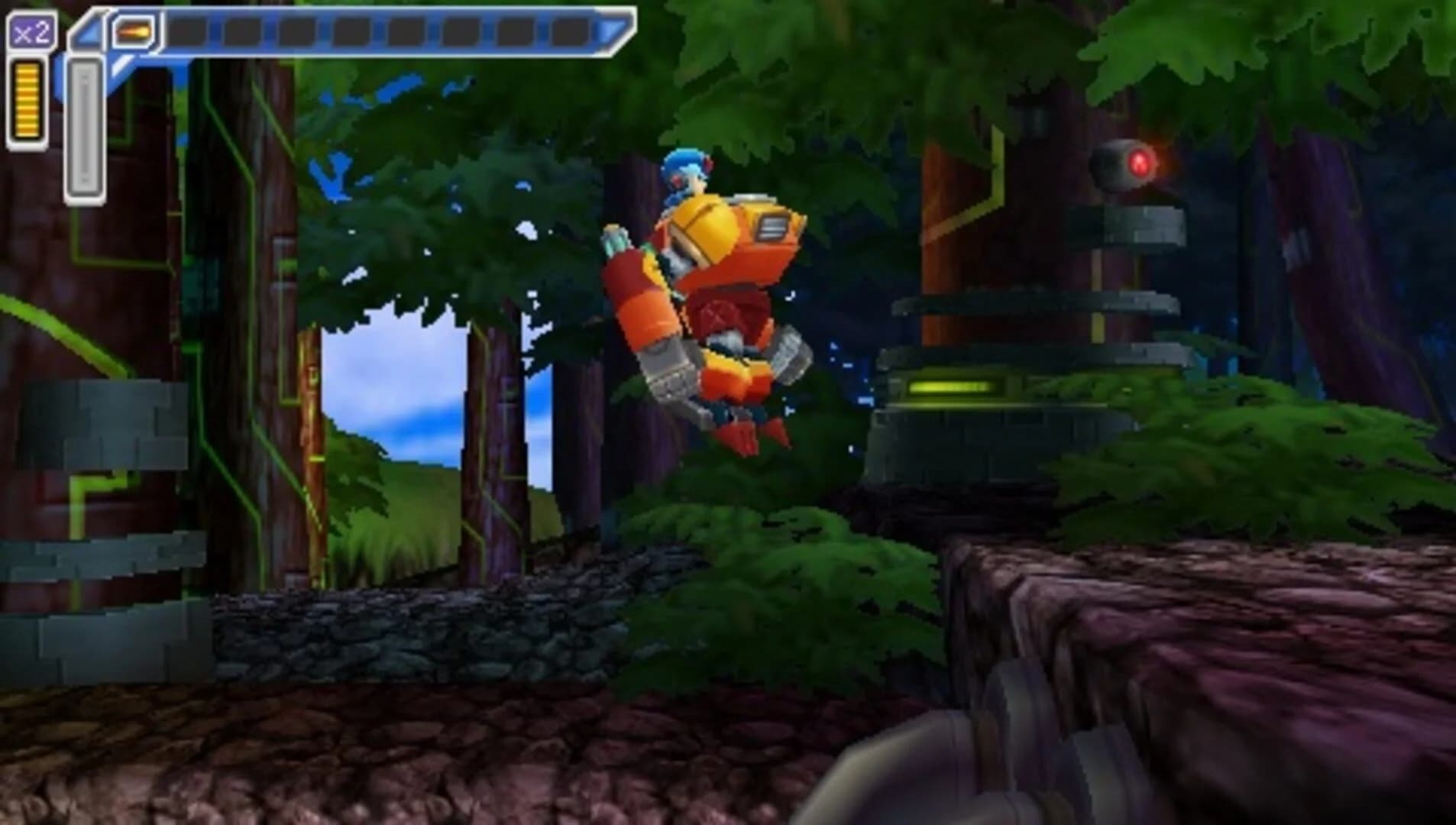The width and height of the screenshot is (1456, 825).
Task: Expand the top health bar display
Action: point(382,32)
